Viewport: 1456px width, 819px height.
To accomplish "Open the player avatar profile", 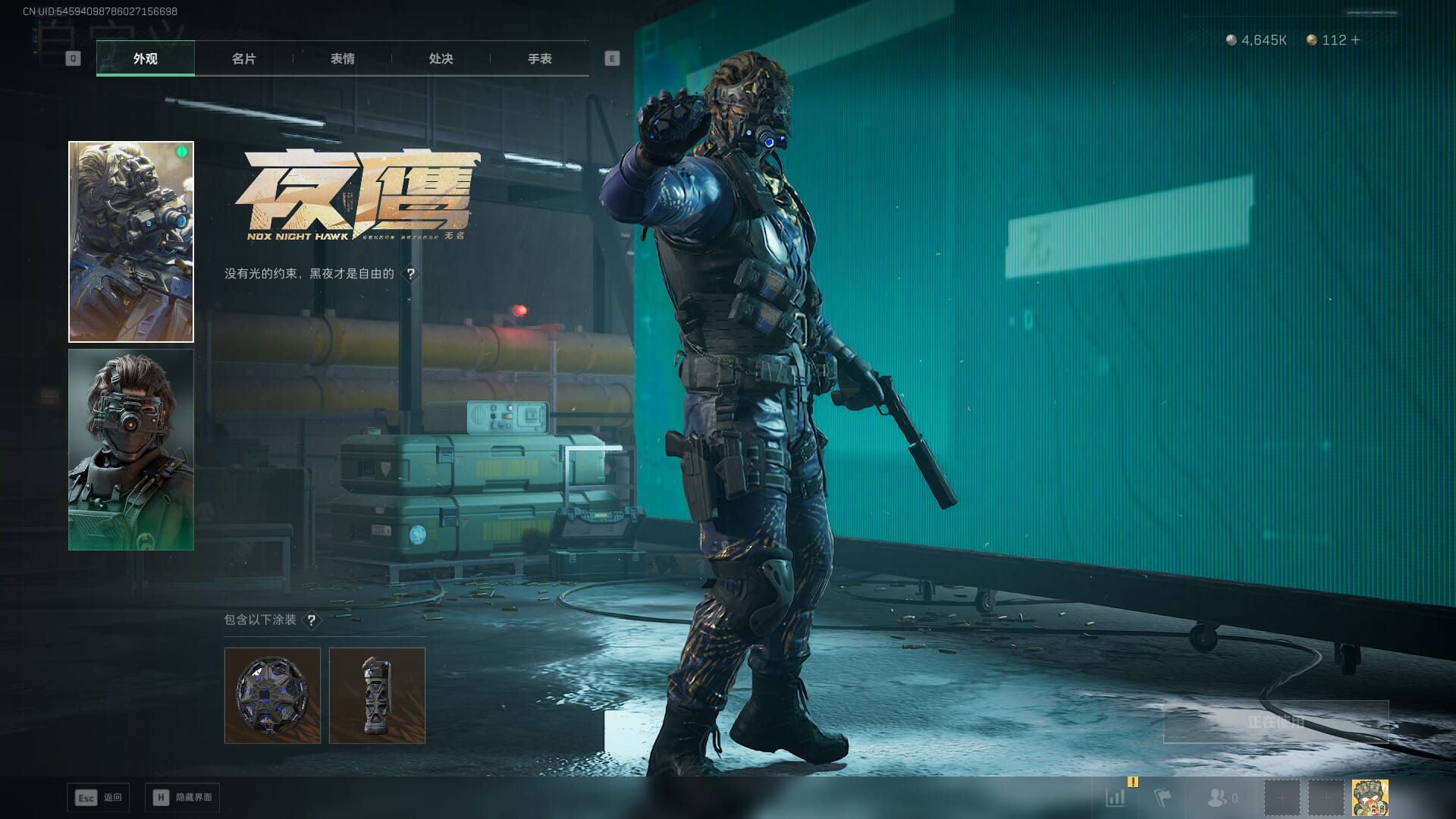I will 1370,798.
